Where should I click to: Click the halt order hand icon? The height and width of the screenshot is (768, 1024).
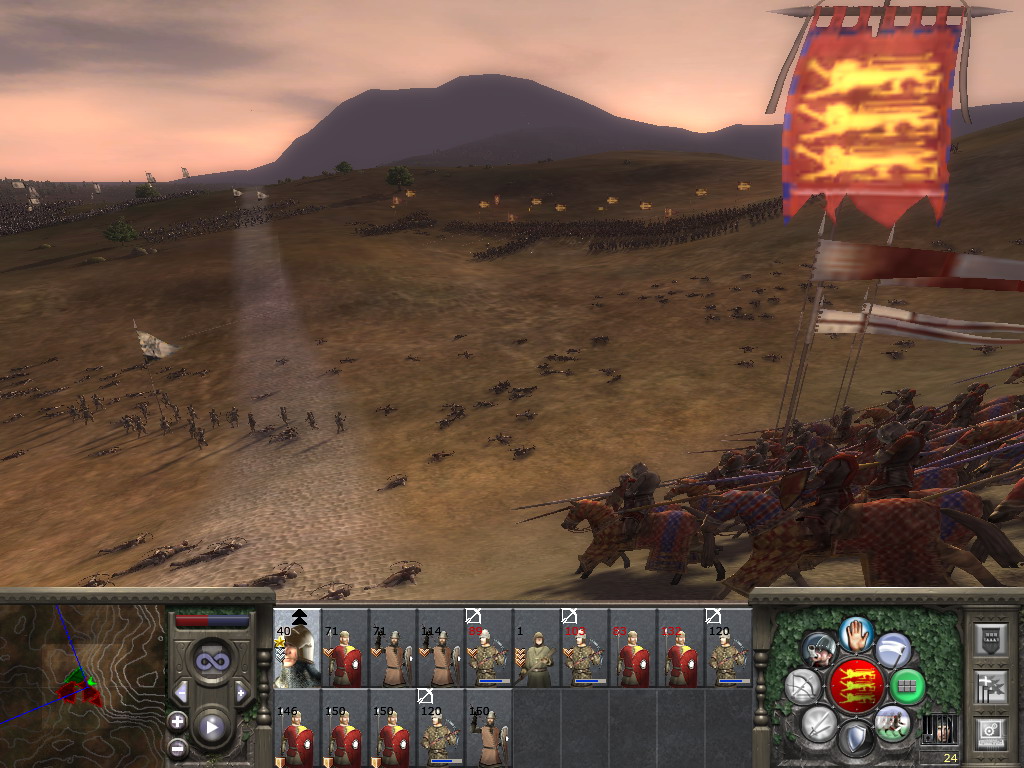854,633
